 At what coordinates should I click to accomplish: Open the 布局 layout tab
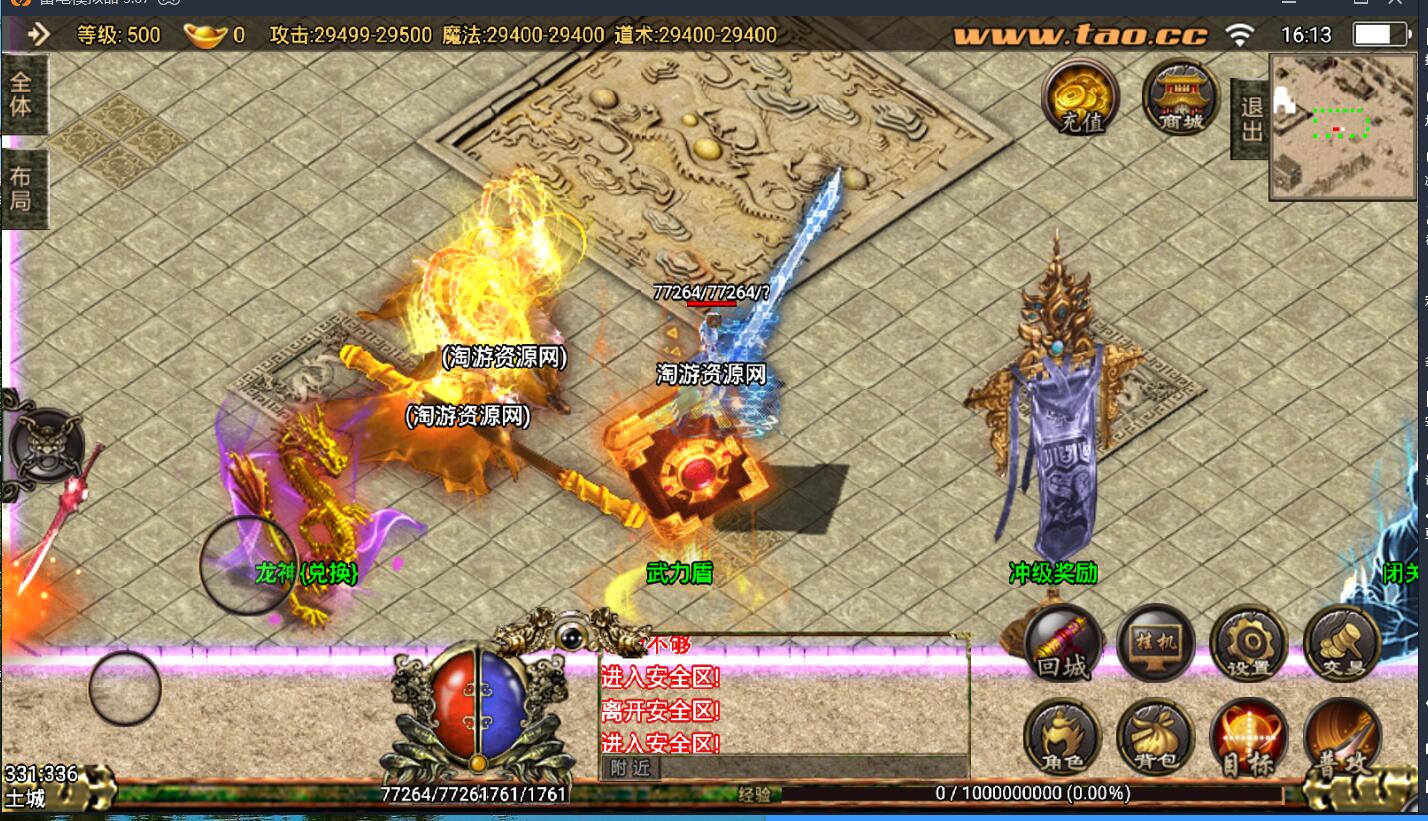[21, 188]
